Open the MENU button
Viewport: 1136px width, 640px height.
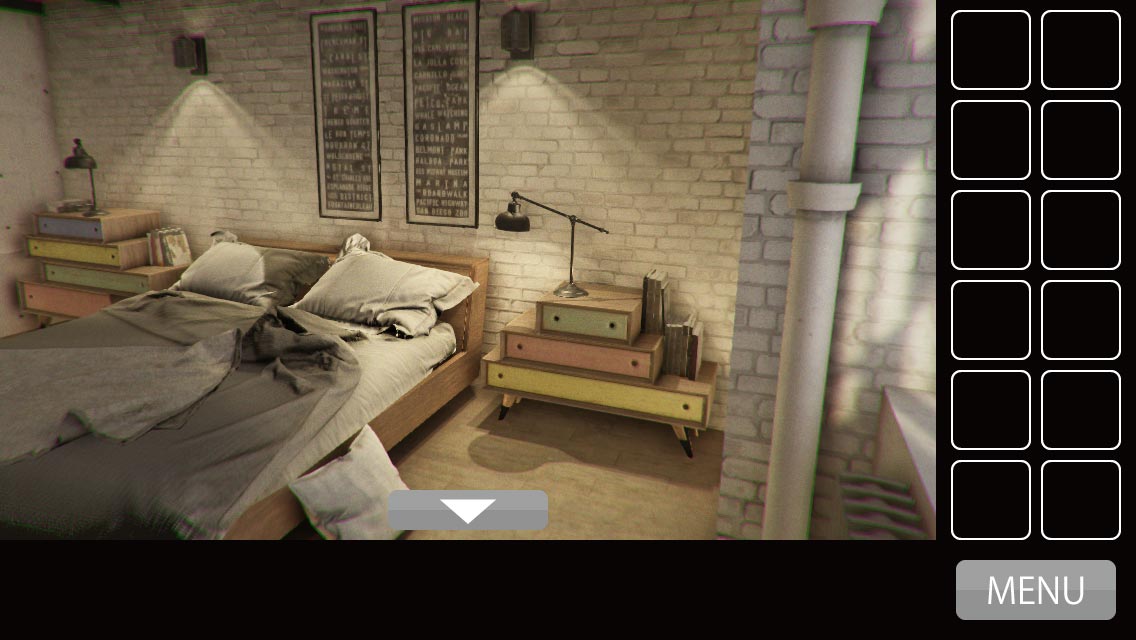point(1035,590)
